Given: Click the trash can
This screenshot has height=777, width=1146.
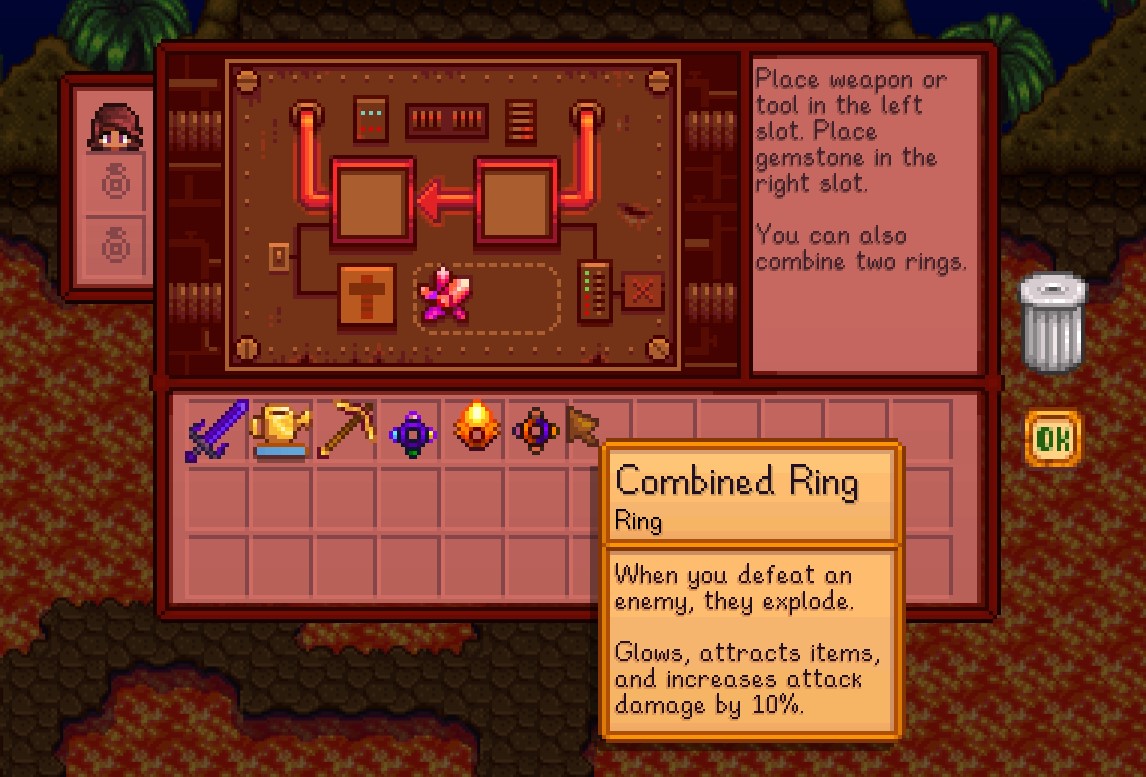Looking at the screenshot, I should 1052,323.
